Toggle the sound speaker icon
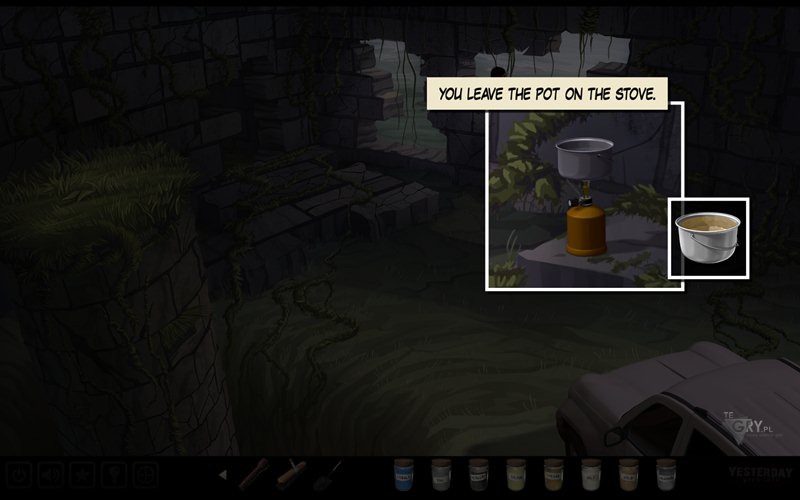The width and height of the screenshot is (800, 500). [51, 474]
